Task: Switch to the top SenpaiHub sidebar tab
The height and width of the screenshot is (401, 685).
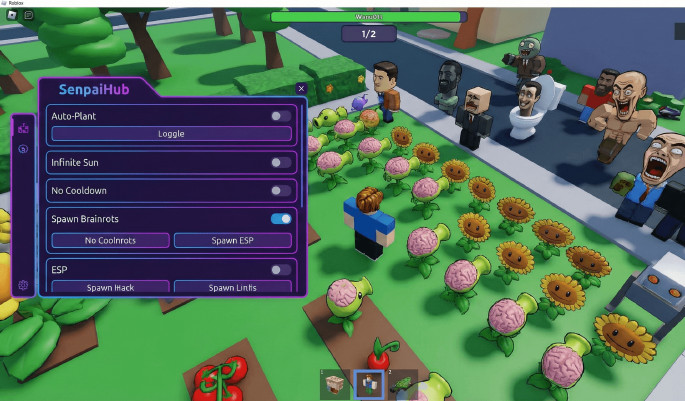Action: click(24, 129)
